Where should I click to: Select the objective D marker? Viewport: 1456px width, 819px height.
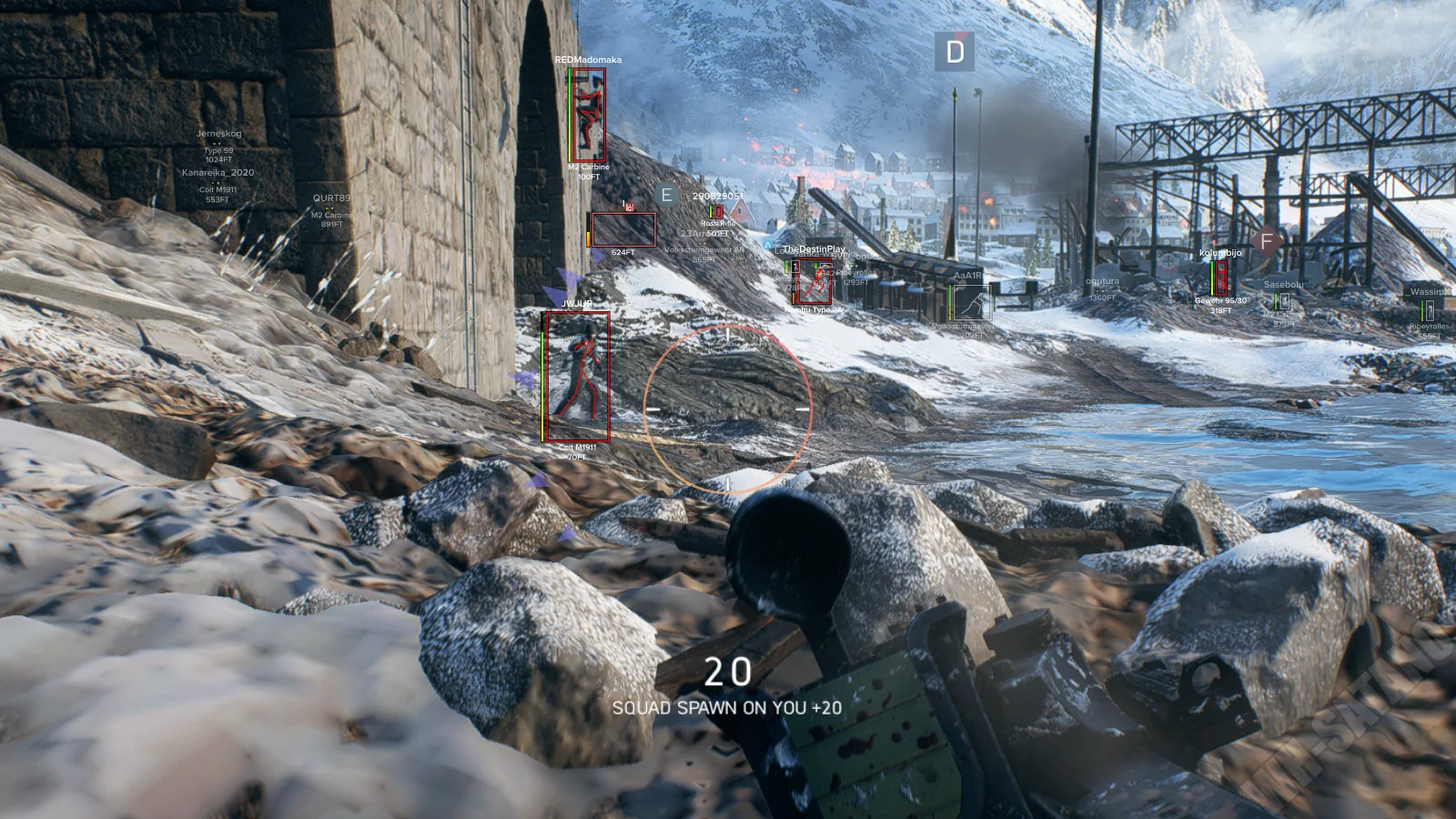click(x=955, y=52)
